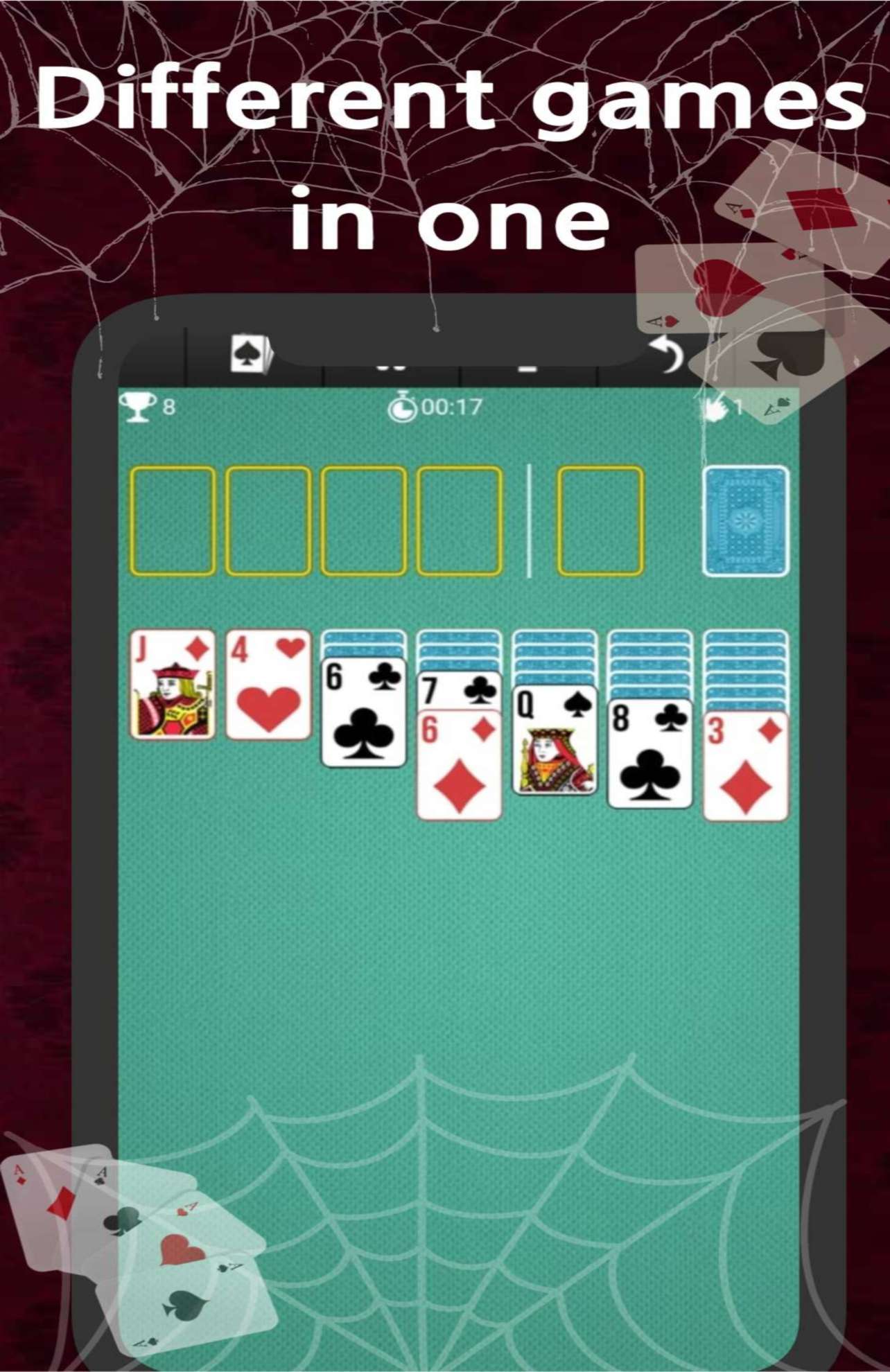
Task: Select the empty free cell beside the stock
Action: (602, 521)
